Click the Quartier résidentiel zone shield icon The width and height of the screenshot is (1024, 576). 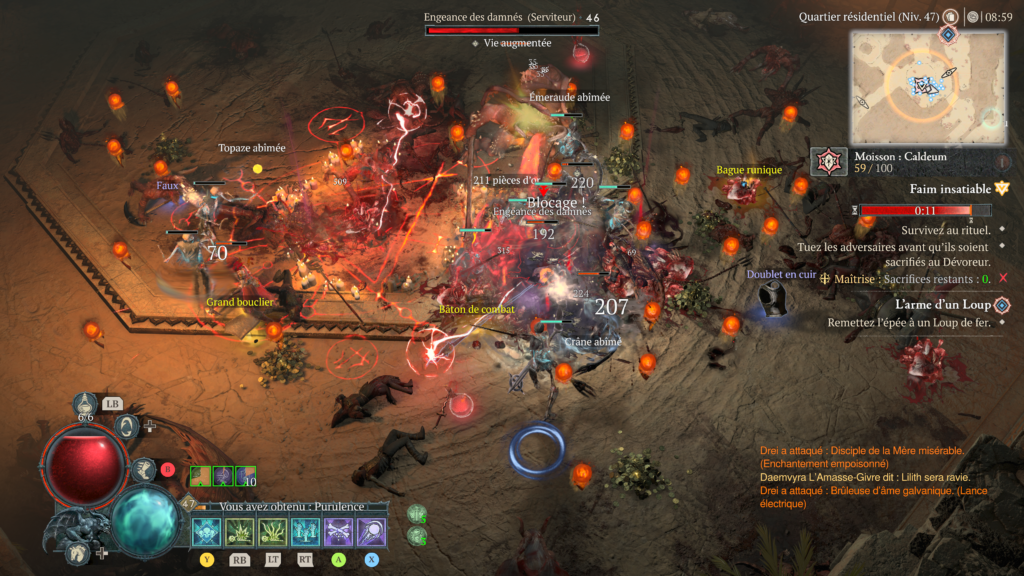click(x=950, y=17)
